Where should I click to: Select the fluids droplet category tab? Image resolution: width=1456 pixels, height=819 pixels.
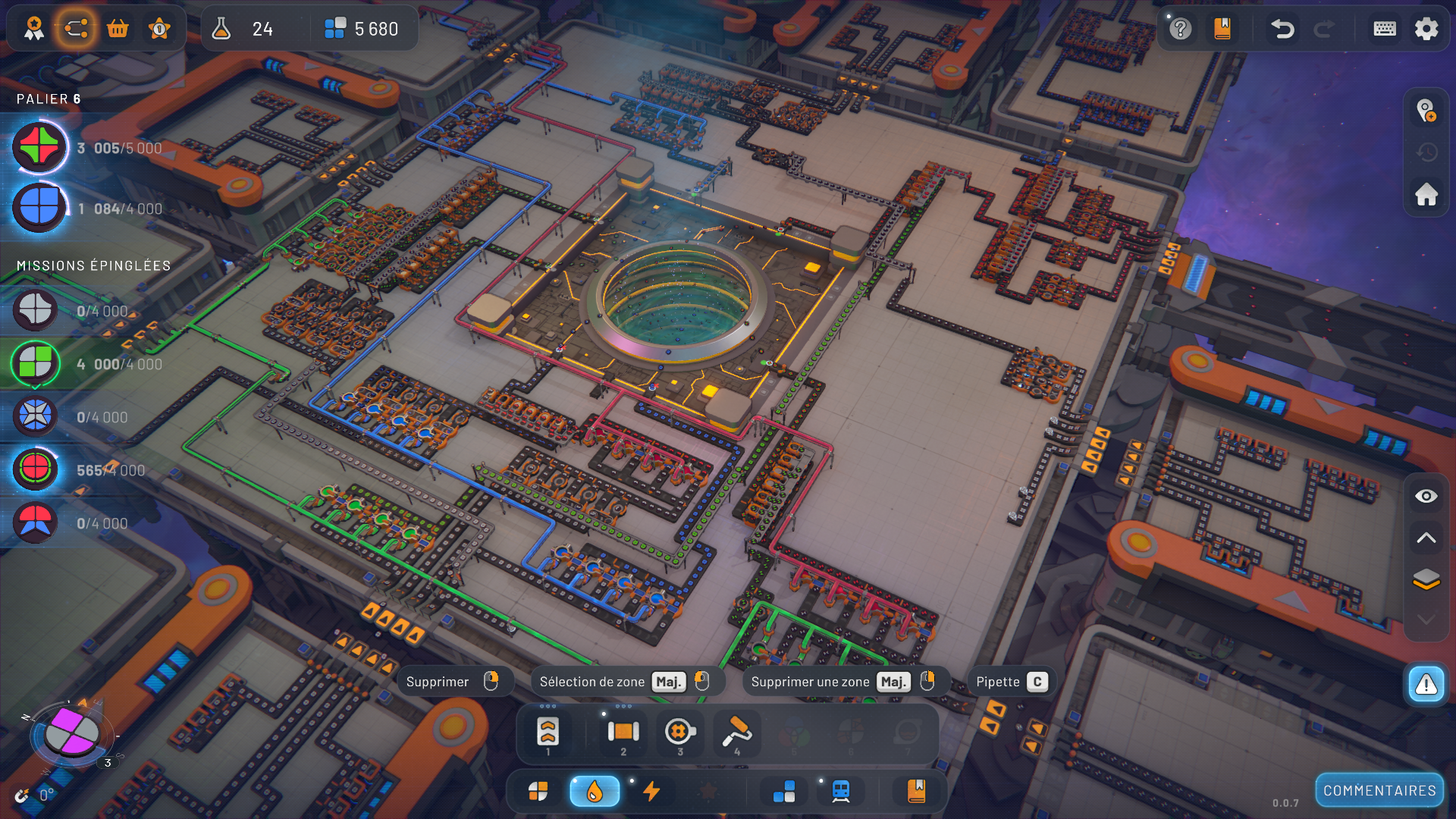[595, 792]
